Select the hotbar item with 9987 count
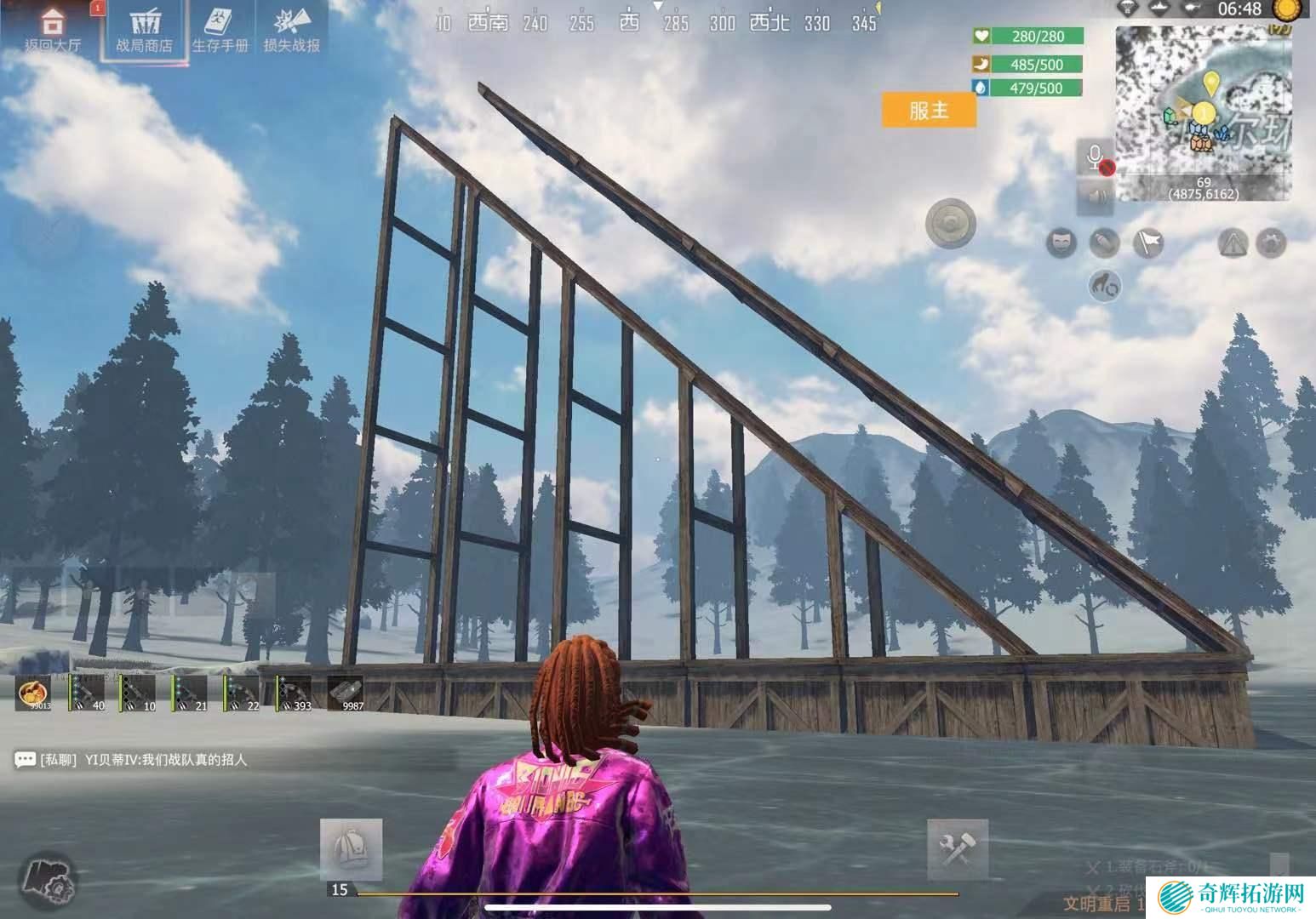Screen dimensions: 1316x919 (346, 693)
